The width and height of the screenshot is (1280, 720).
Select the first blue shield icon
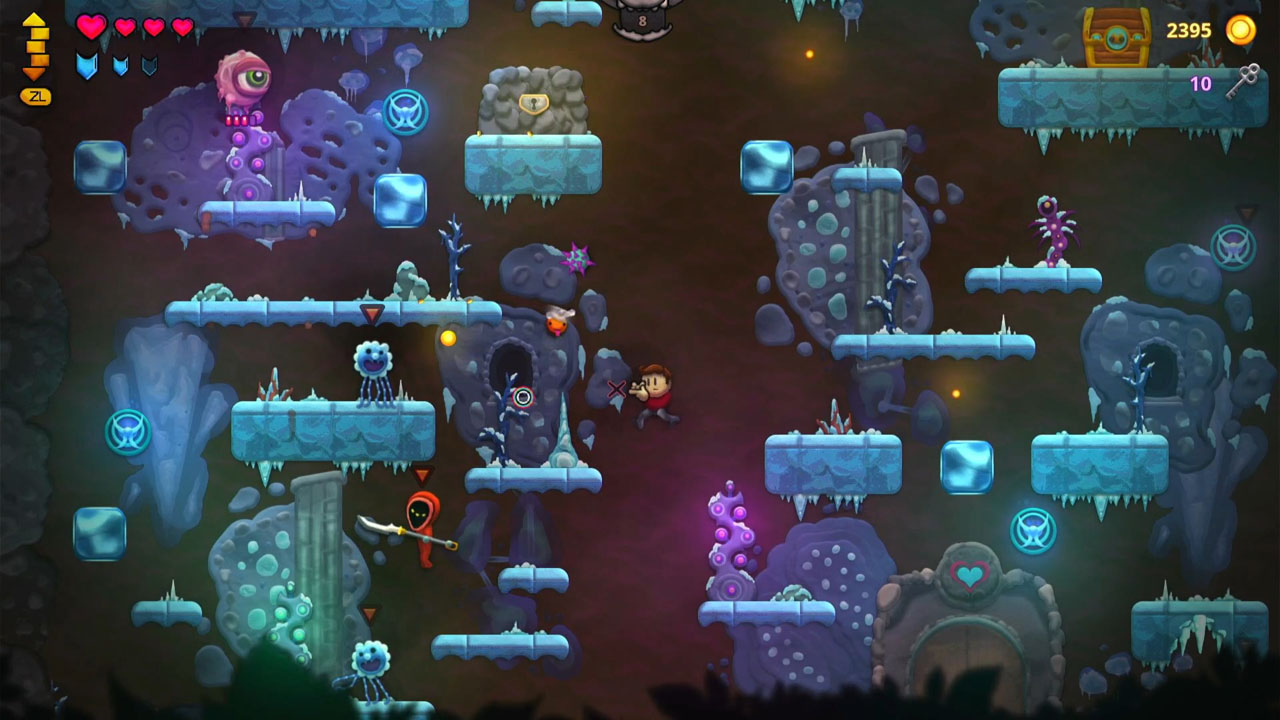click(88, 65)
